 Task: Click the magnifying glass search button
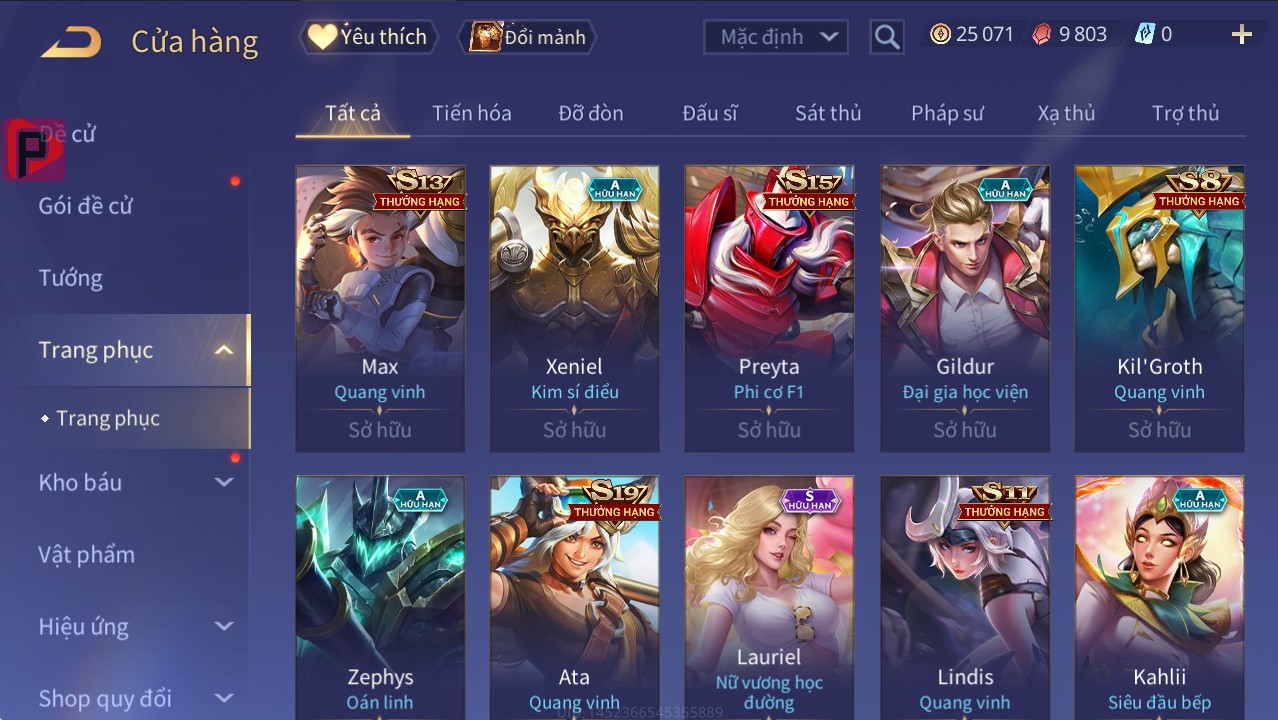pos(886,37)
